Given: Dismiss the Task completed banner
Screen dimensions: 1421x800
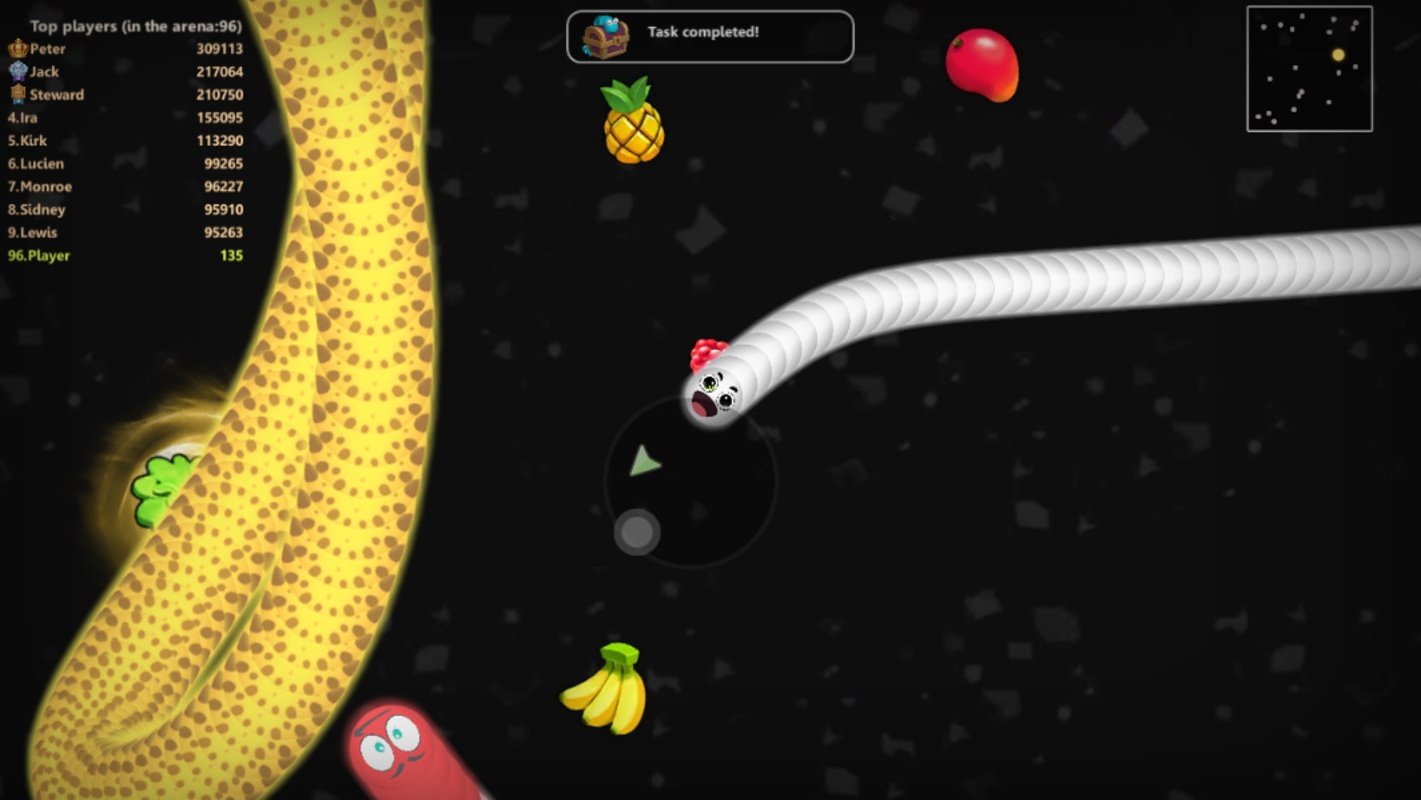Looking at the screenshot, I should 710,36.
